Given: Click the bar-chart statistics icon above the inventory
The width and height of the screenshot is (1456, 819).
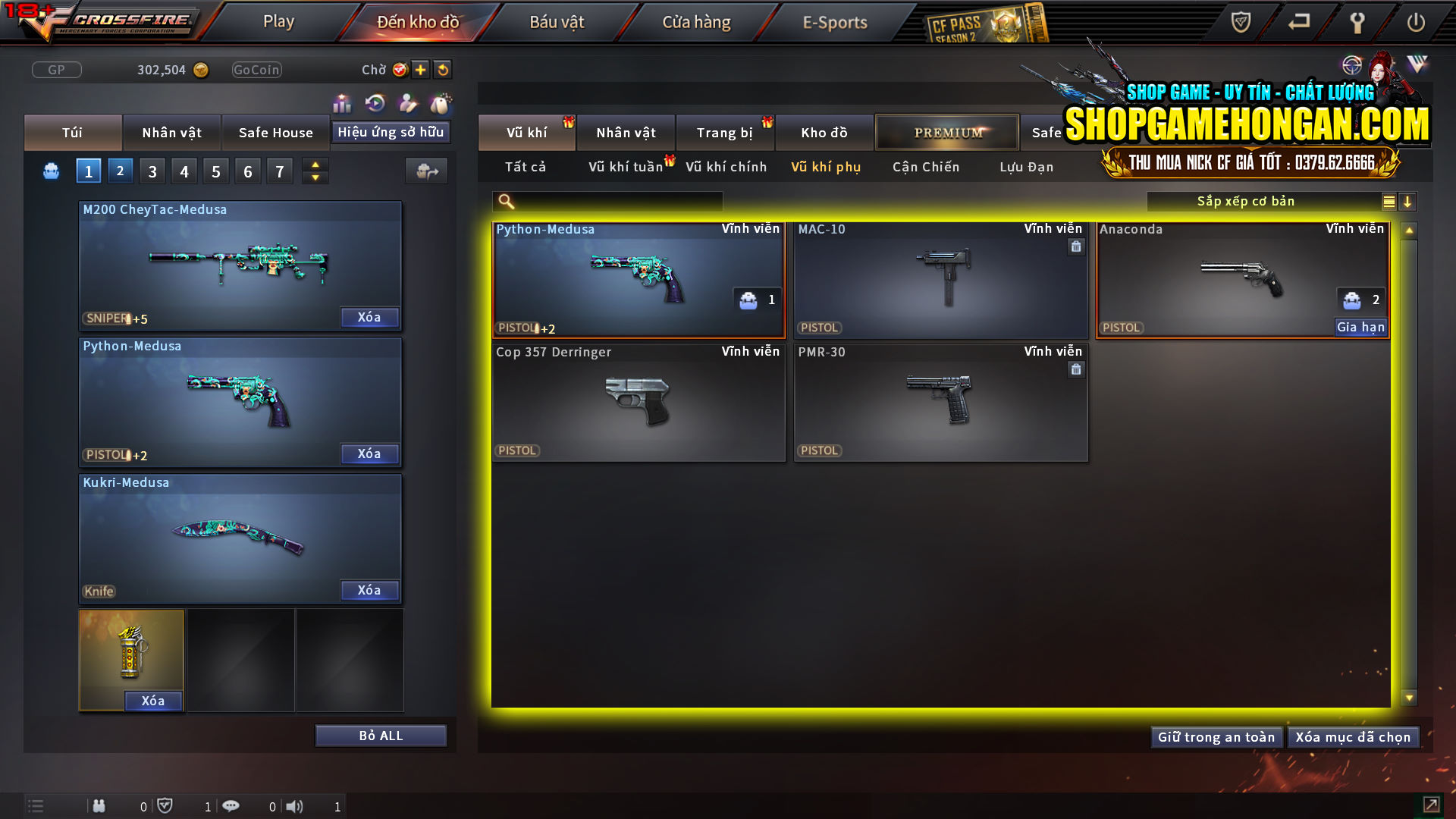Looking at the screenshot, I should point(342,103).
